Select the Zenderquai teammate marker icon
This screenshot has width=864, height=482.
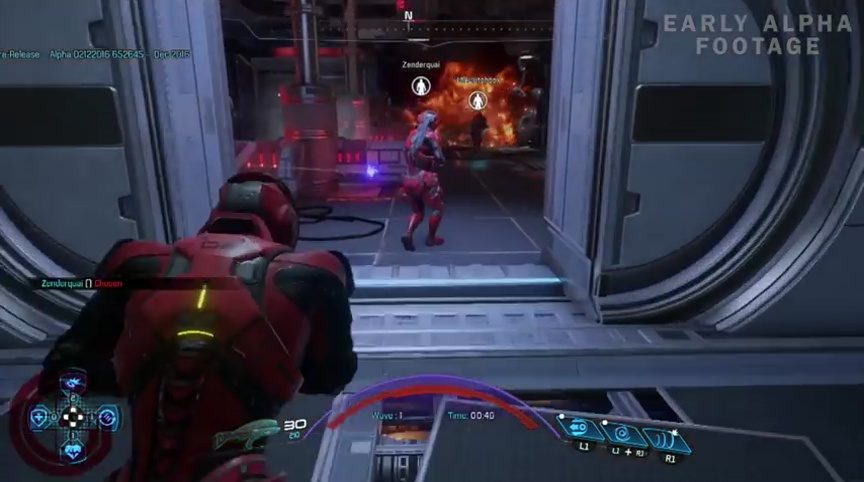[x=421, y=86]
